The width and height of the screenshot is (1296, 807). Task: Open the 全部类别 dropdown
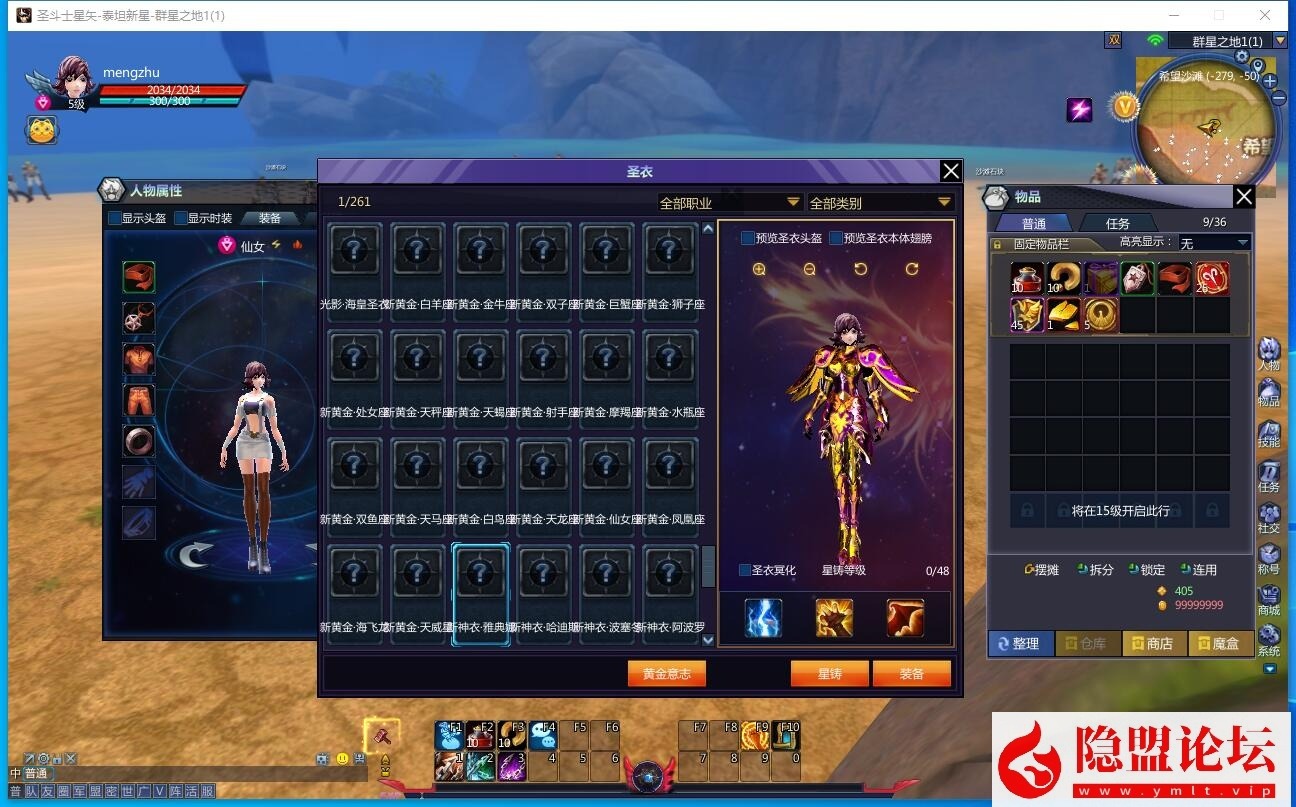coord(880,201)
